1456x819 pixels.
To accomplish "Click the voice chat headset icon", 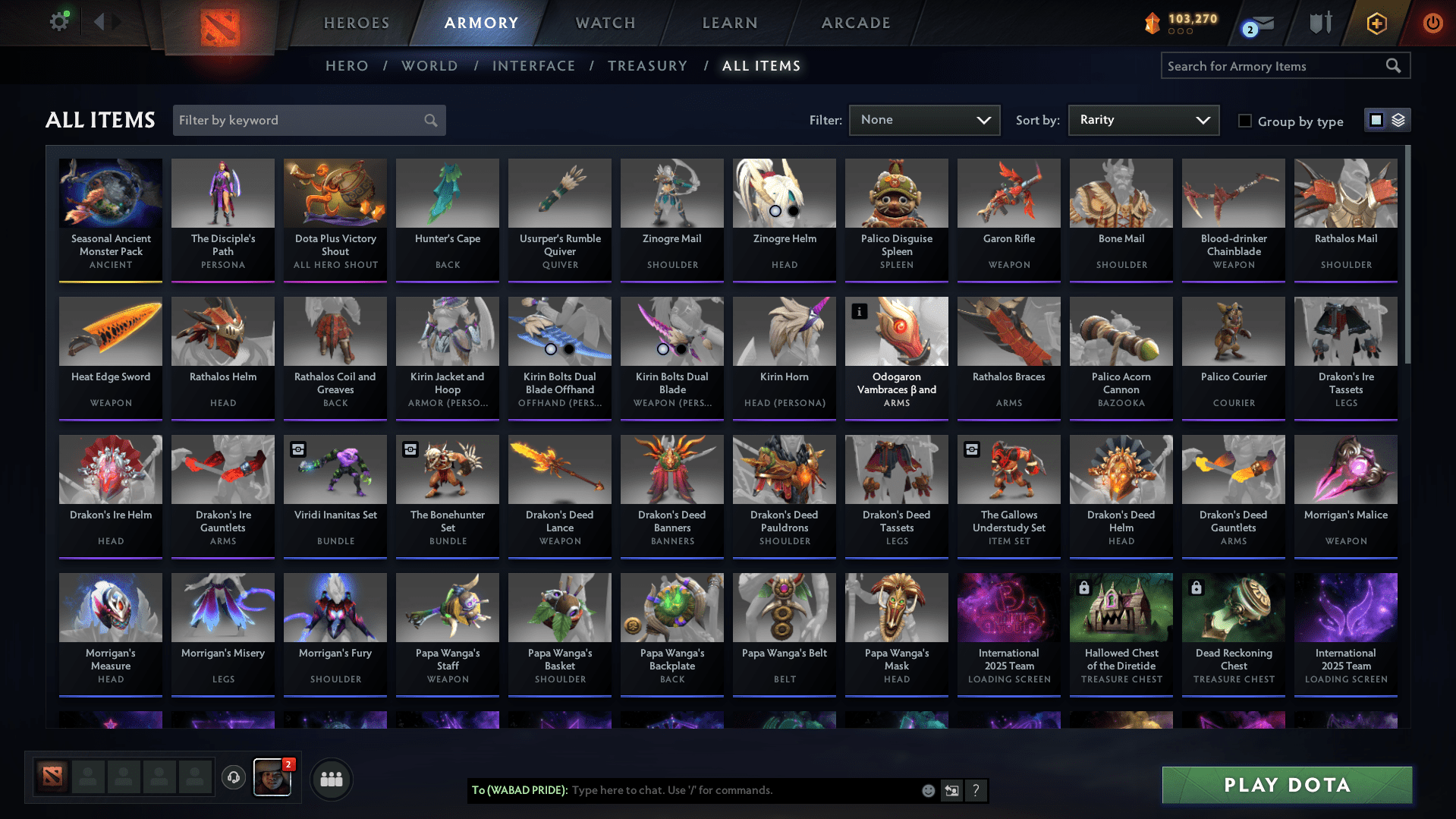I will (x=234, y=778).
